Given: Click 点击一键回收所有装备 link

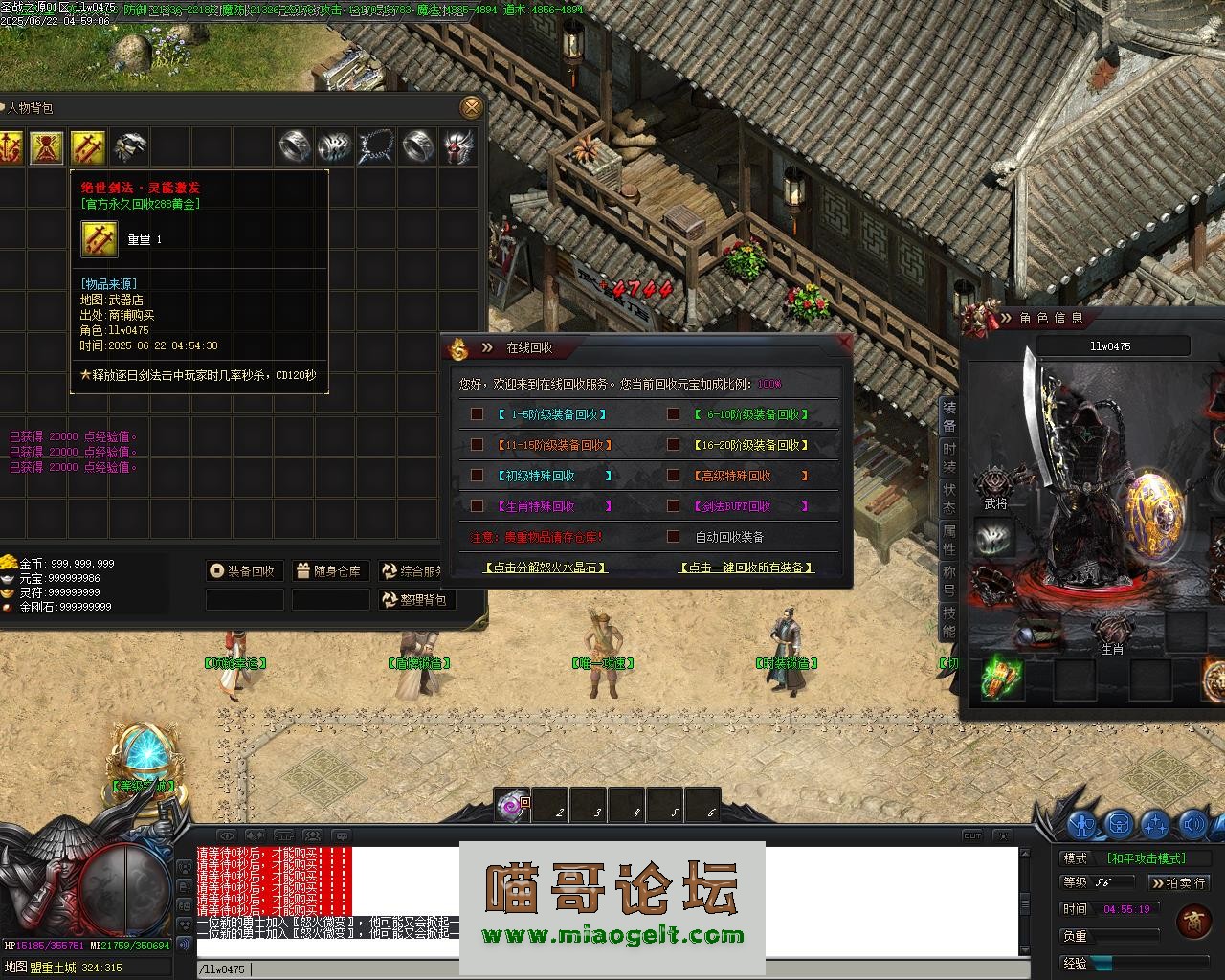Looking at the screenshot, I should (746, 568).
